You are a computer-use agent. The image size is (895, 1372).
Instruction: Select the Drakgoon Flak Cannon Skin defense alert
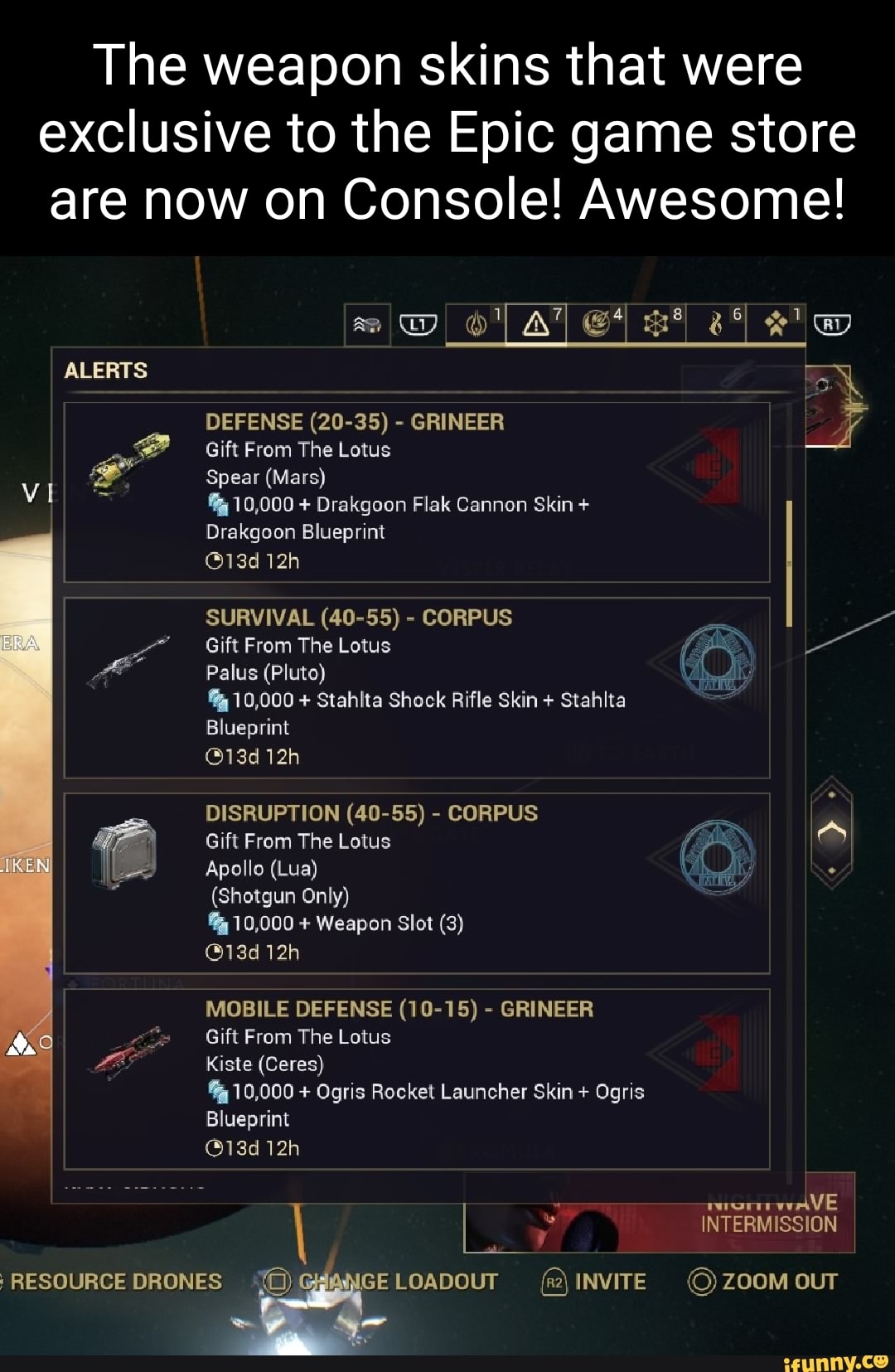click(x=417, y=492)
